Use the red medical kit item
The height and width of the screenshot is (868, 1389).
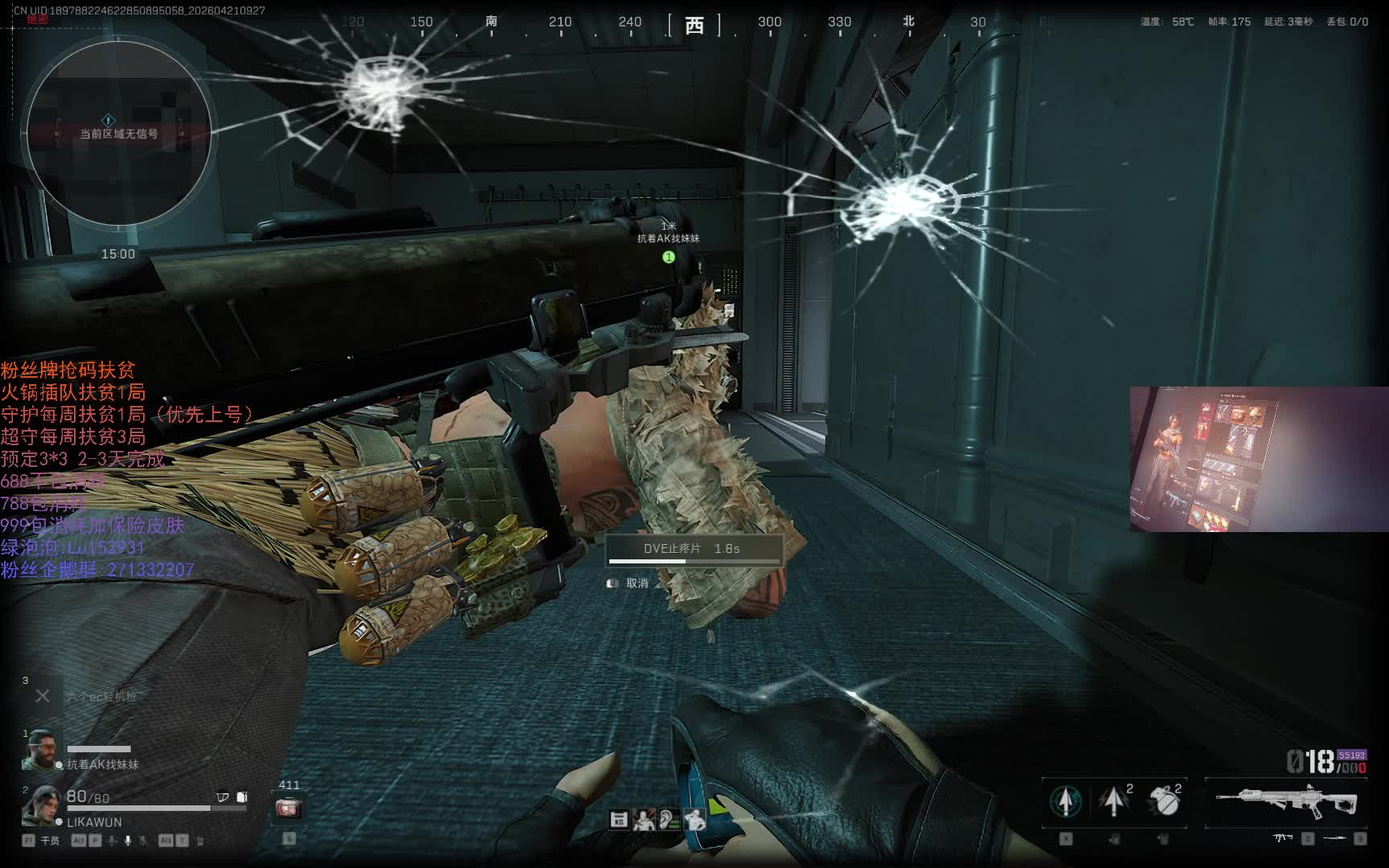coord(289,808)
